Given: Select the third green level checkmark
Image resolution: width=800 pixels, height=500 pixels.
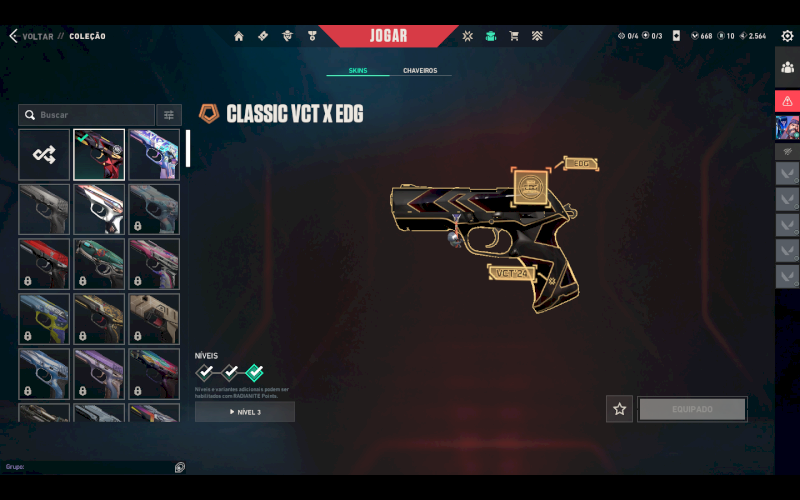Looking at the screenshot, I should pyautogui.click(x=254, y=372).
